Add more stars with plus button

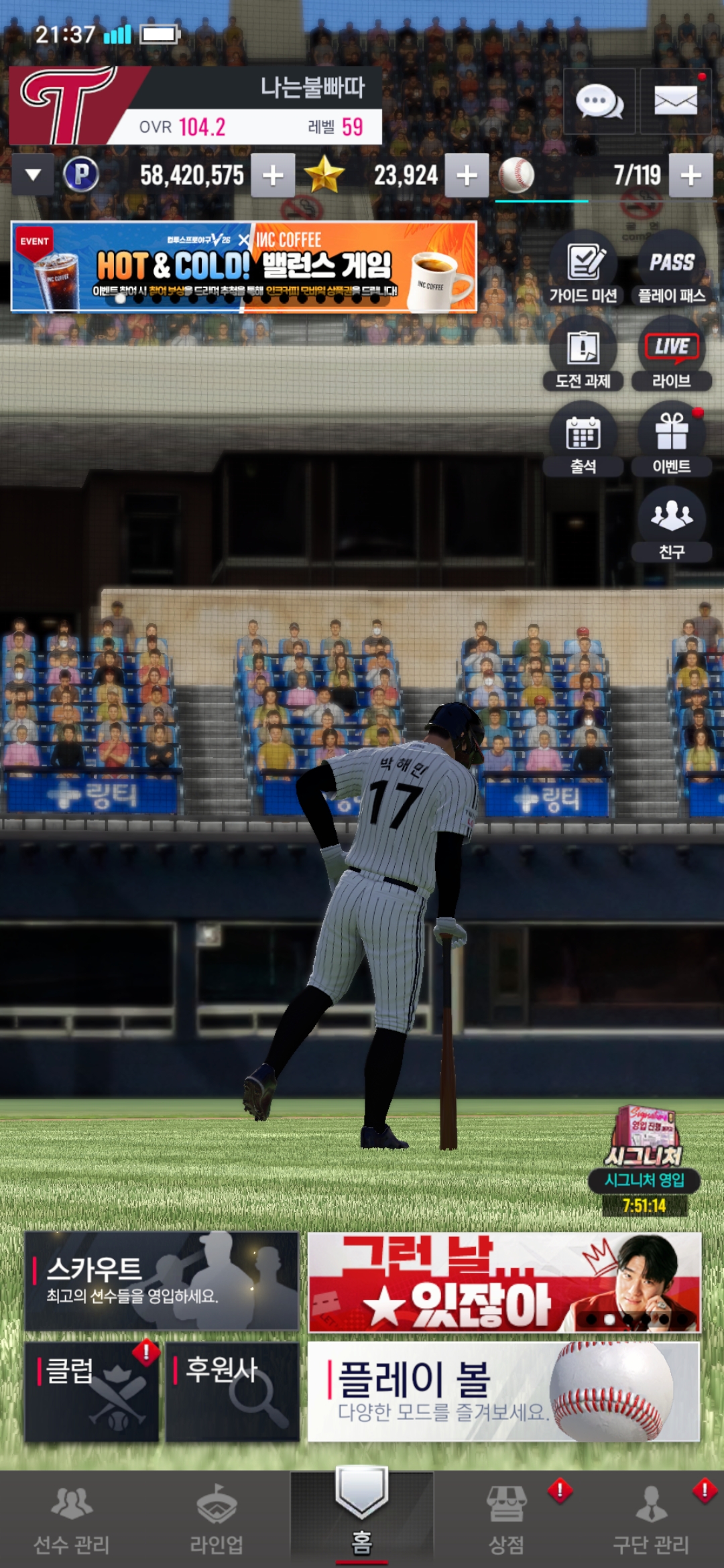[x=467, y=176]
